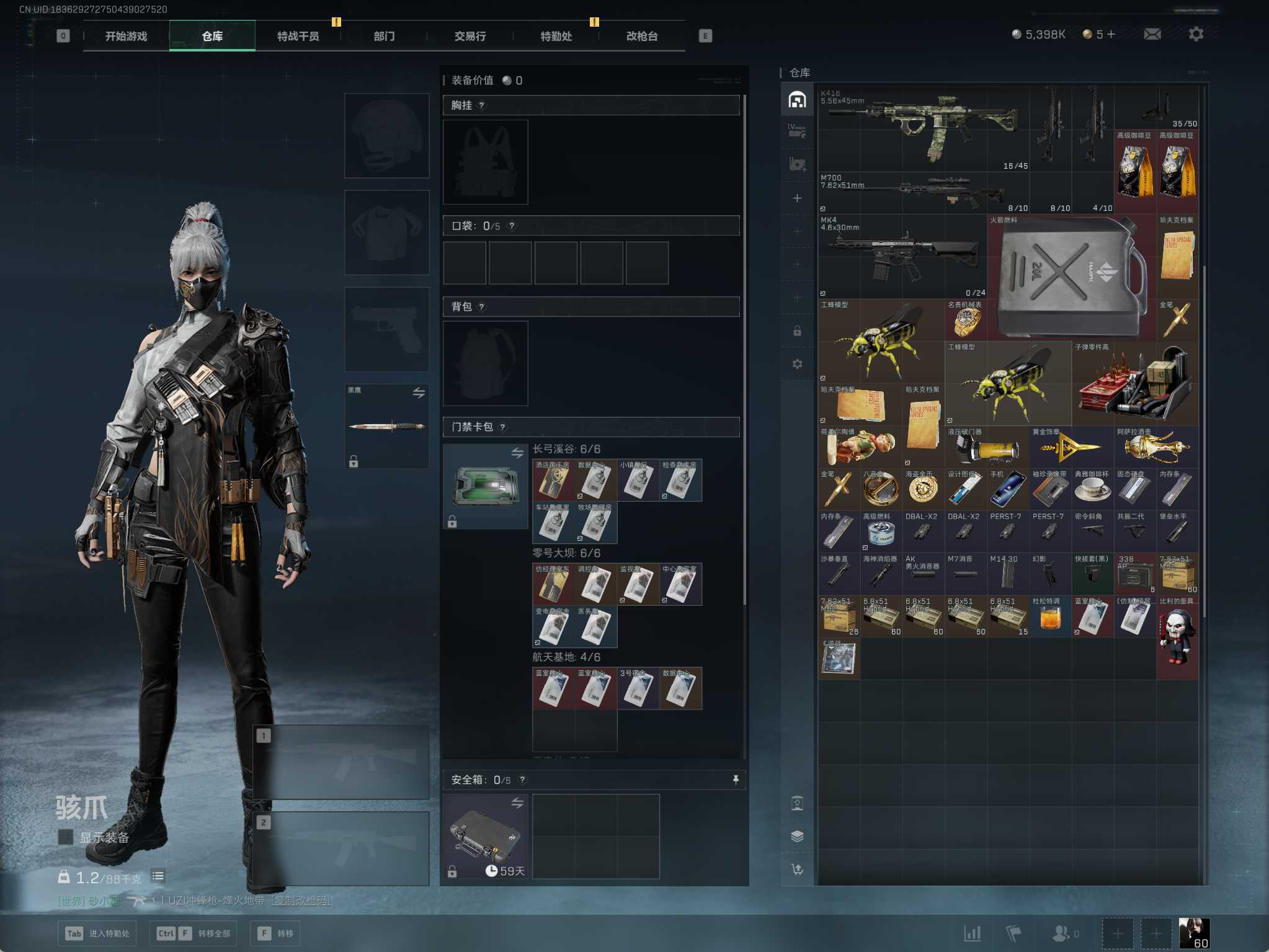Select the 子弹零件箱 ammo parts box
The width and height of the screenshot is (1269, 952).
click(x=1134, y=383)
